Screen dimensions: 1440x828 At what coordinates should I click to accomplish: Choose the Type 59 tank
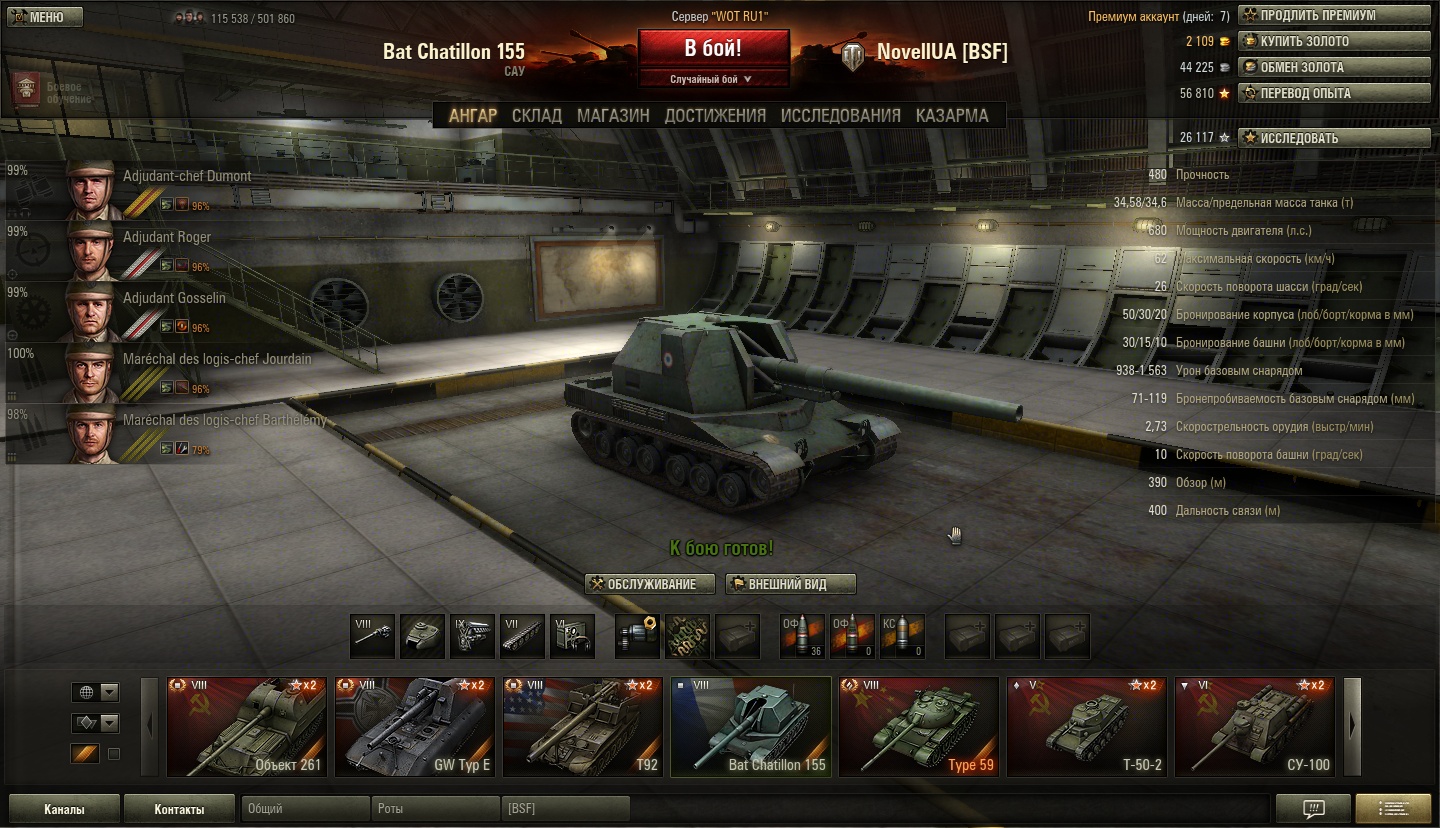coord(918,727)
